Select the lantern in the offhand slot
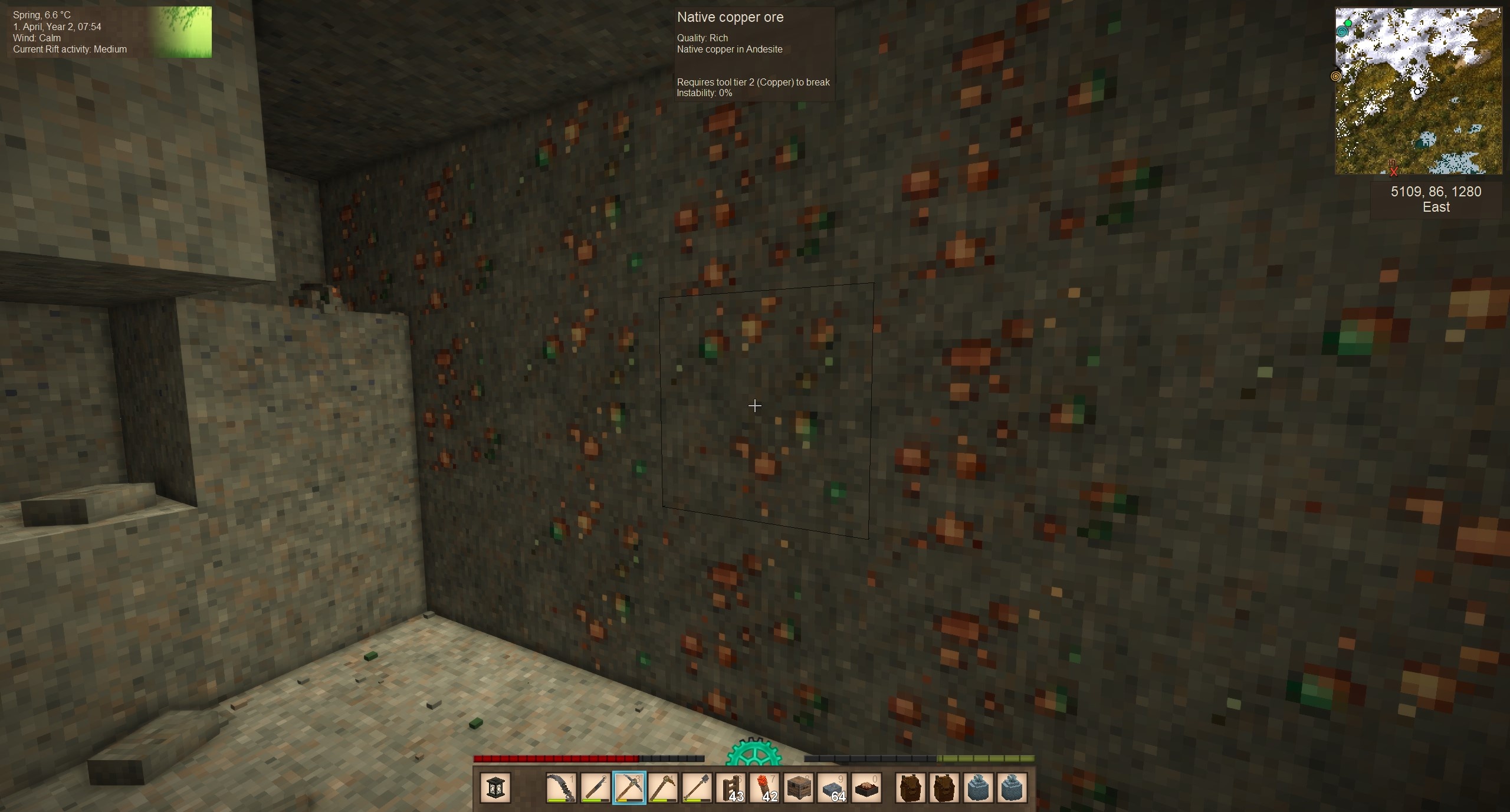This screenshot has width=1510, height=812. click(x=495, y=788)
